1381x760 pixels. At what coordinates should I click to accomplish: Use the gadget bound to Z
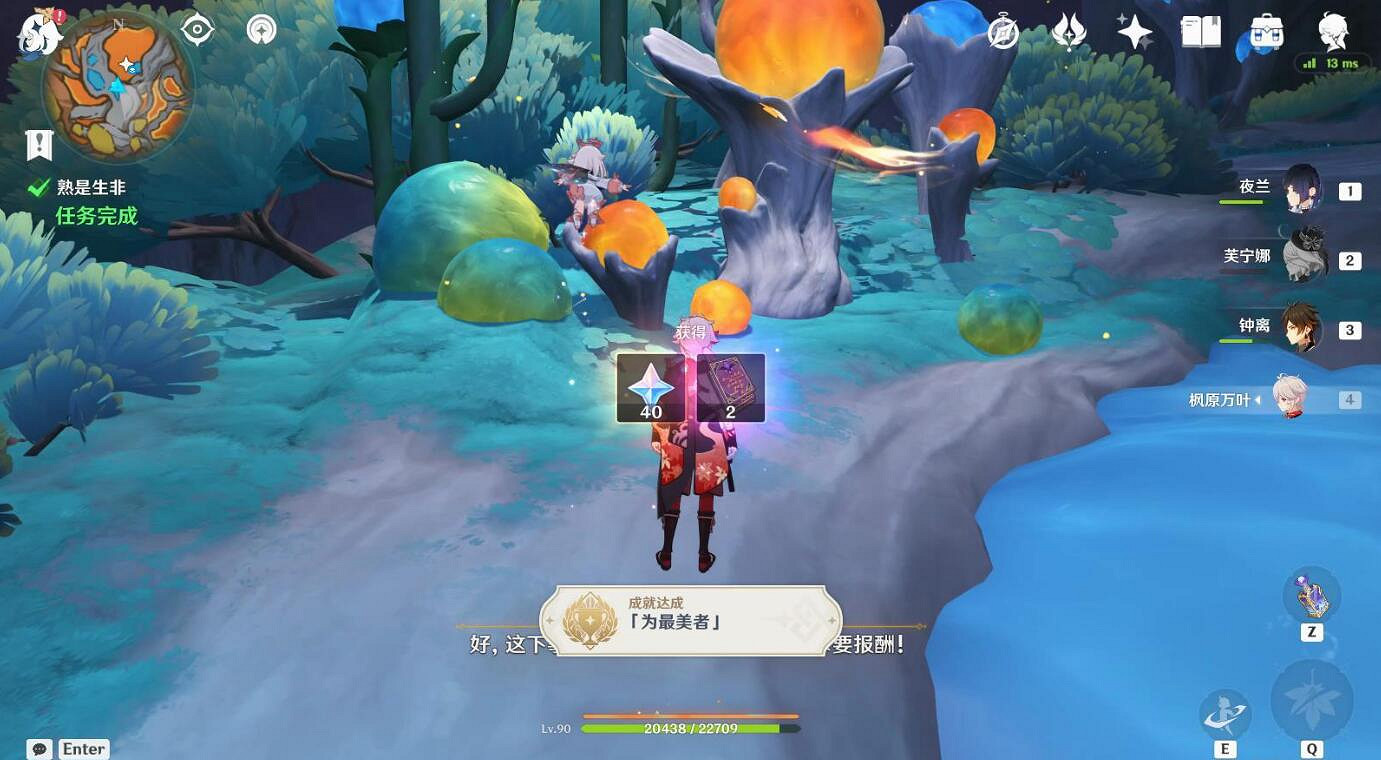[1310, 595]
